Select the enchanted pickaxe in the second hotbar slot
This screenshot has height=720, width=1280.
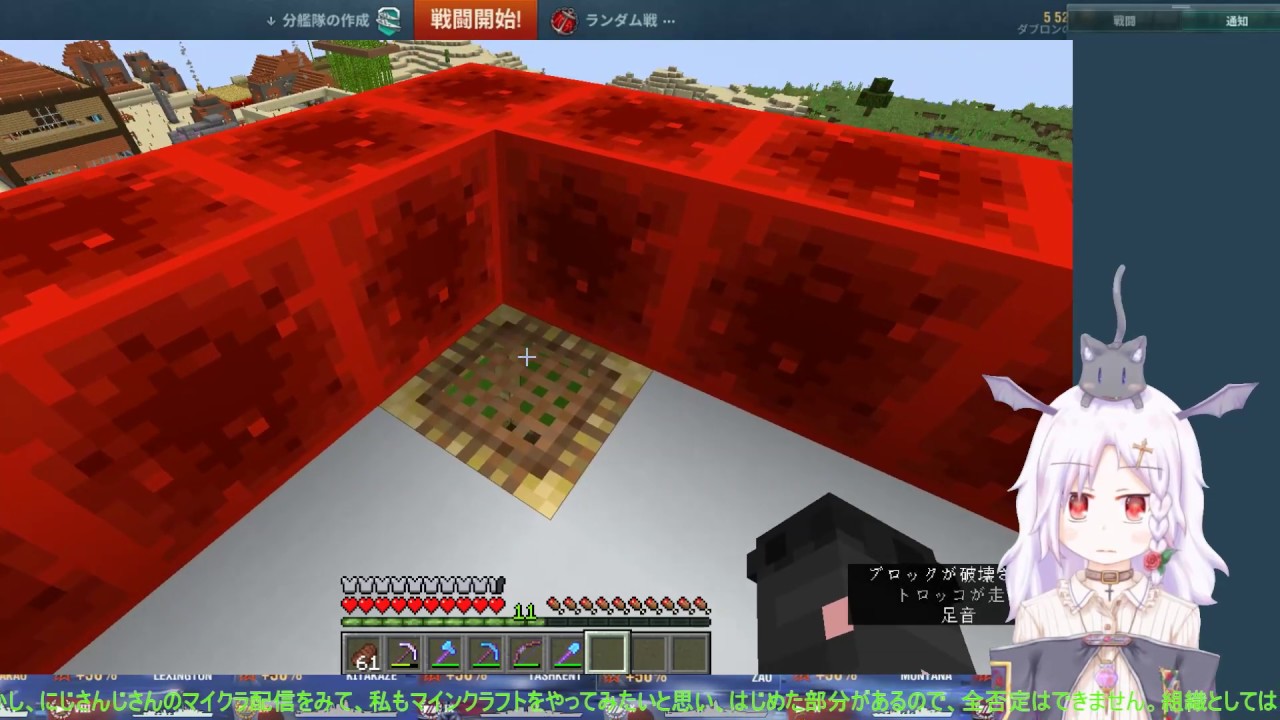[x=407, y=653]
